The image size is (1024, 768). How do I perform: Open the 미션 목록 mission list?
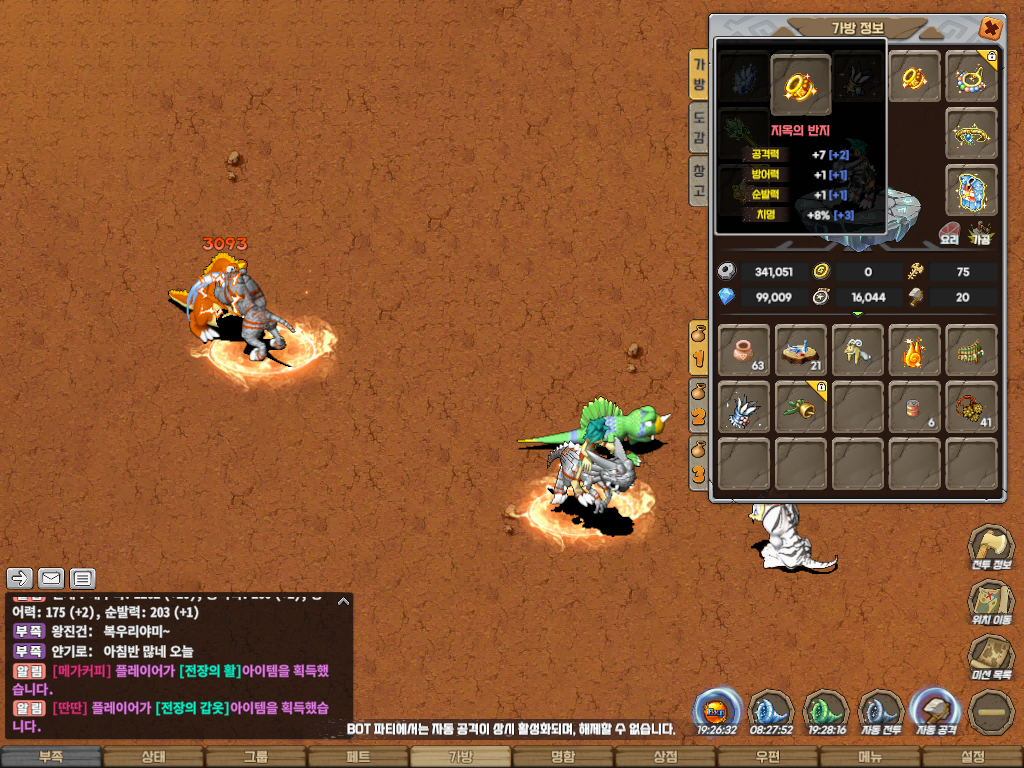990,659
